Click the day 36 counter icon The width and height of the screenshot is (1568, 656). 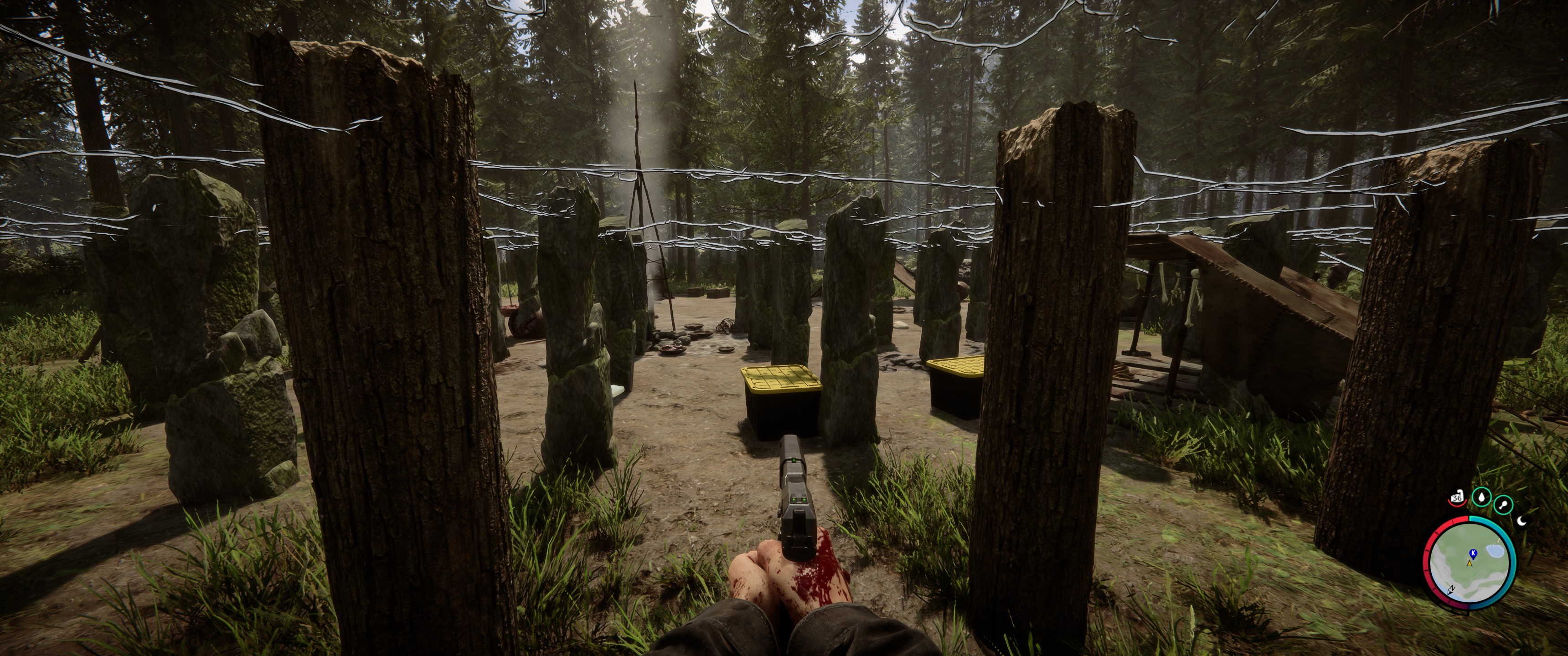[1457, 498]
